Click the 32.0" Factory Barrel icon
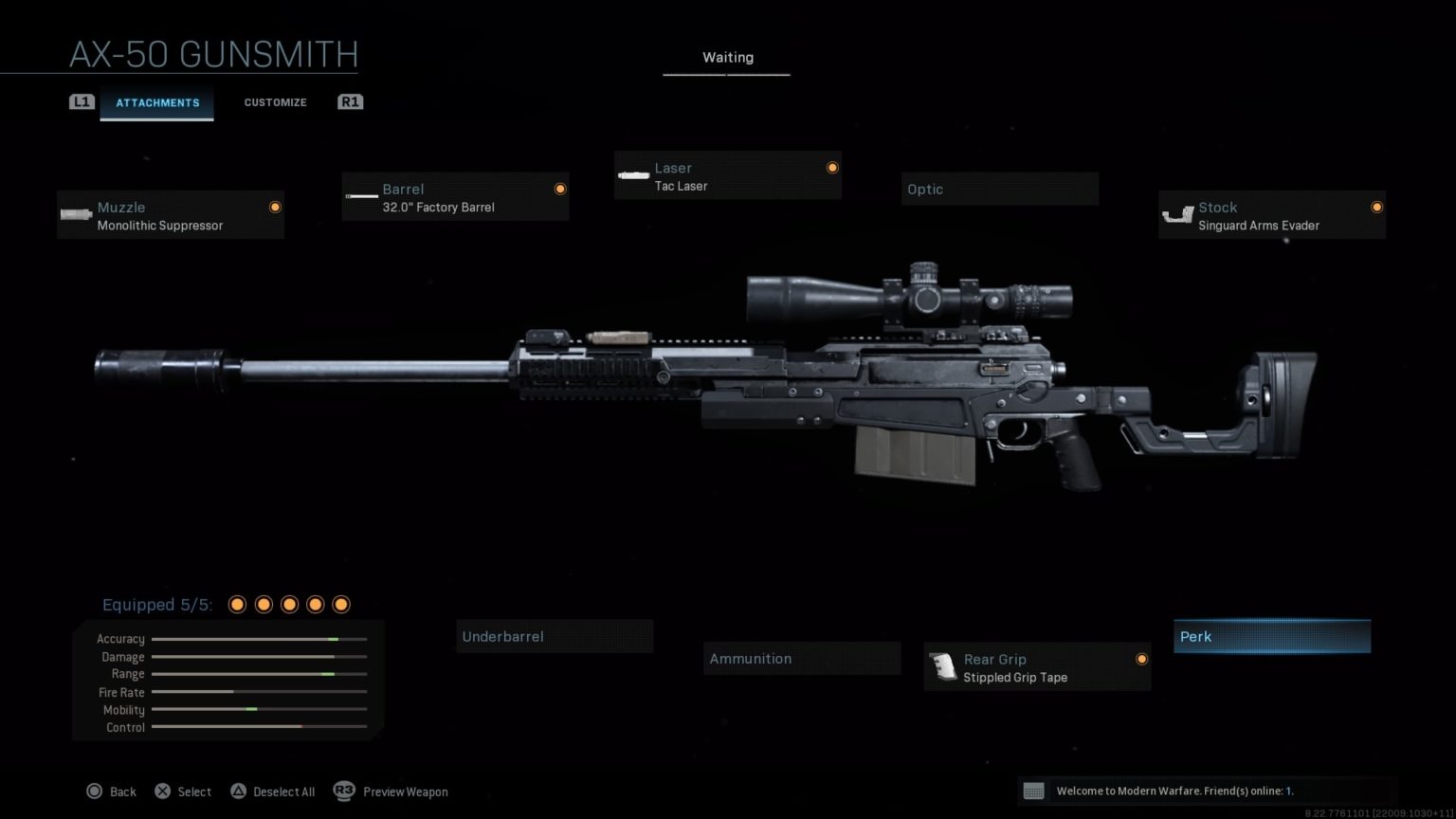1456x819 pixels. pos(360,196)
